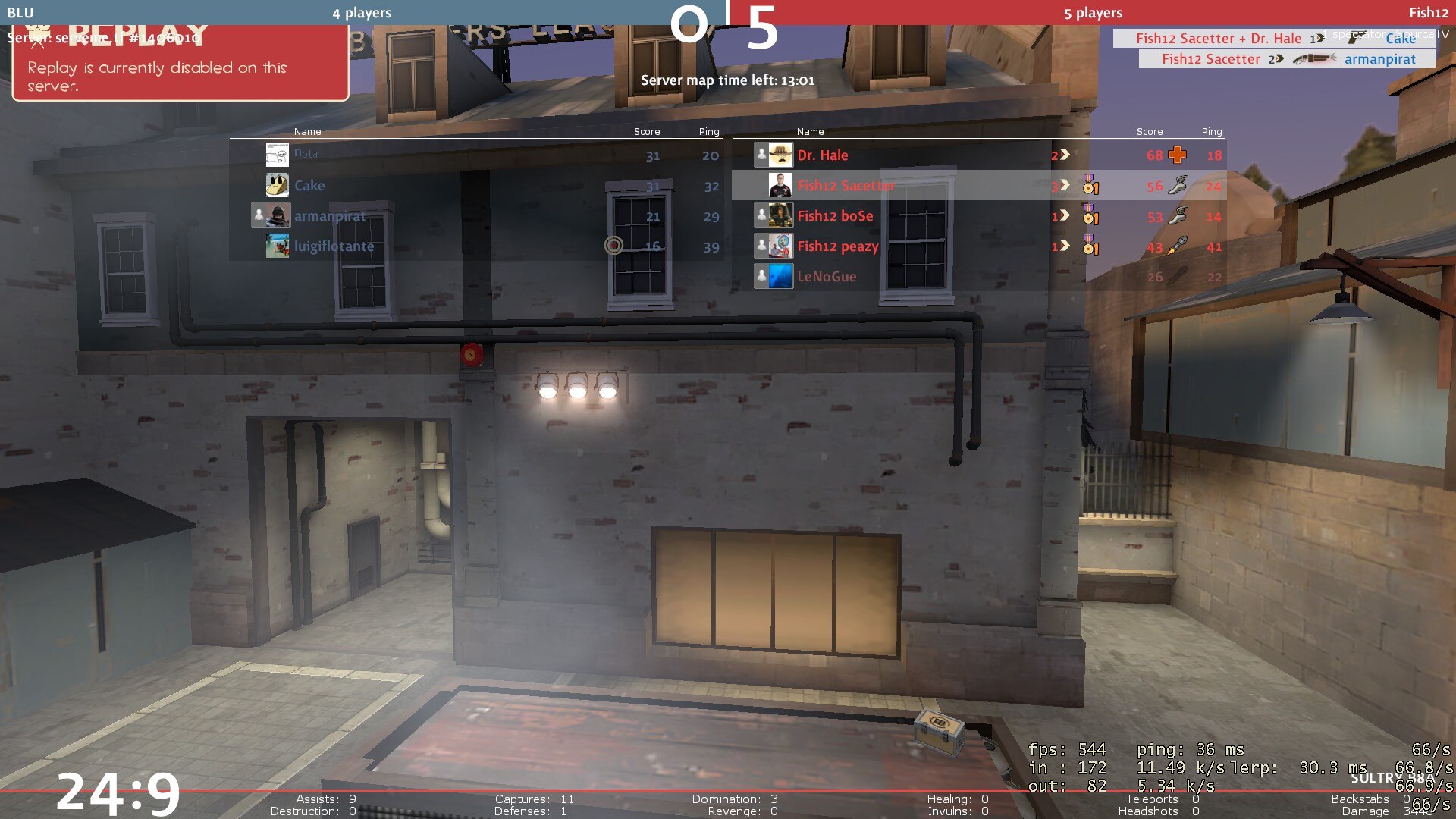Open luigiflotante's avatar picture
Image resolution: width=1456 pixels, height=819 pixels.
coord(277,246)
